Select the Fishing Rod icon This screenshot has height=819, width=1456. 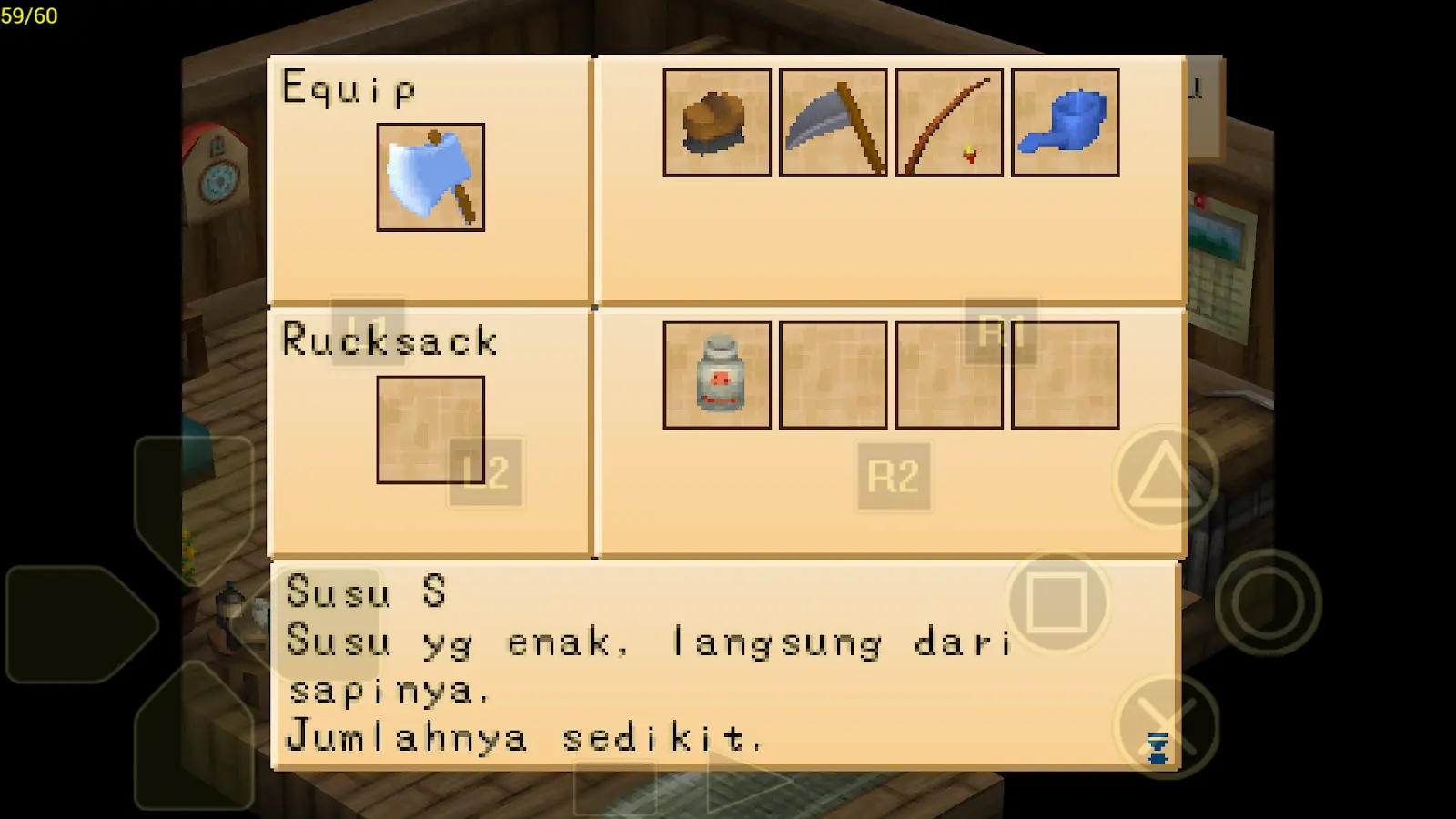[x=949, y=122]
